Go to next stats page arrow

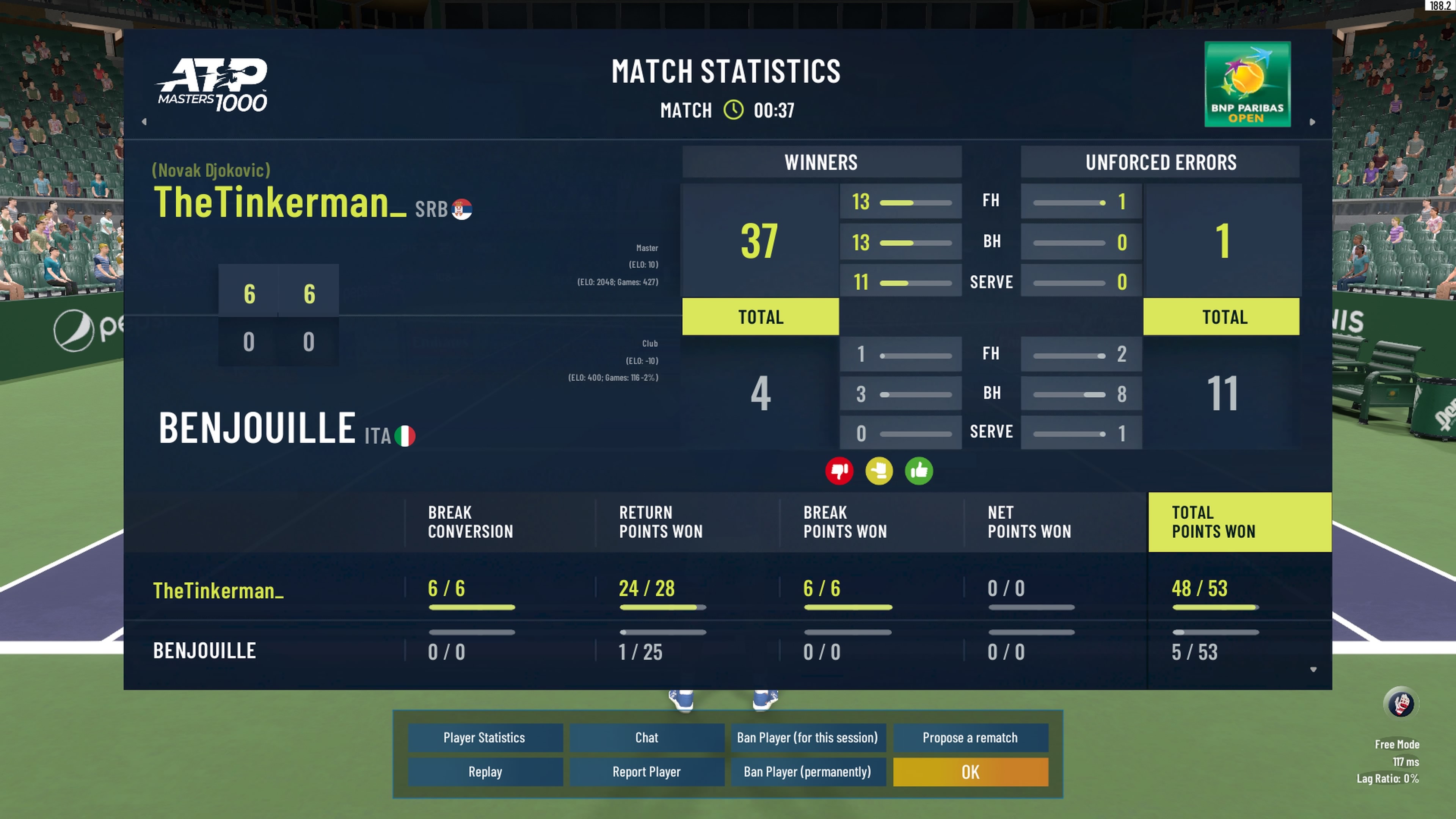coord(1312,121)
